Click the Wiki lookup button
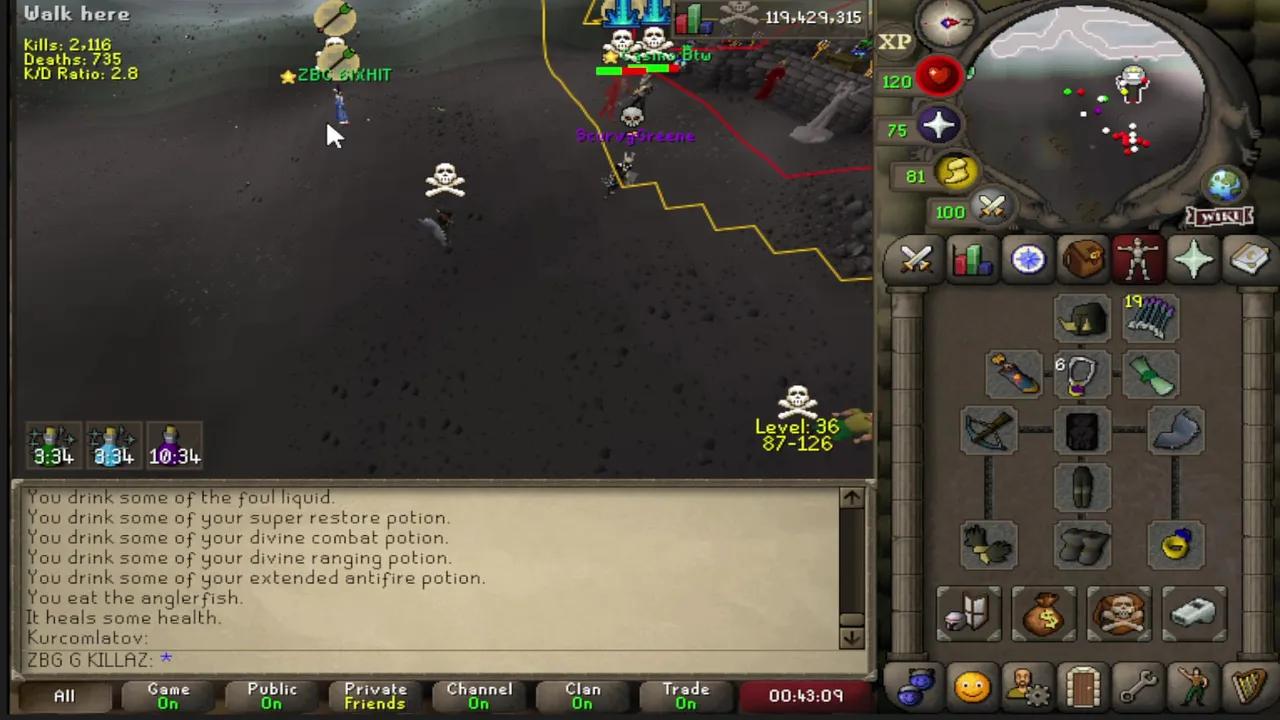 click(1221, 215)
